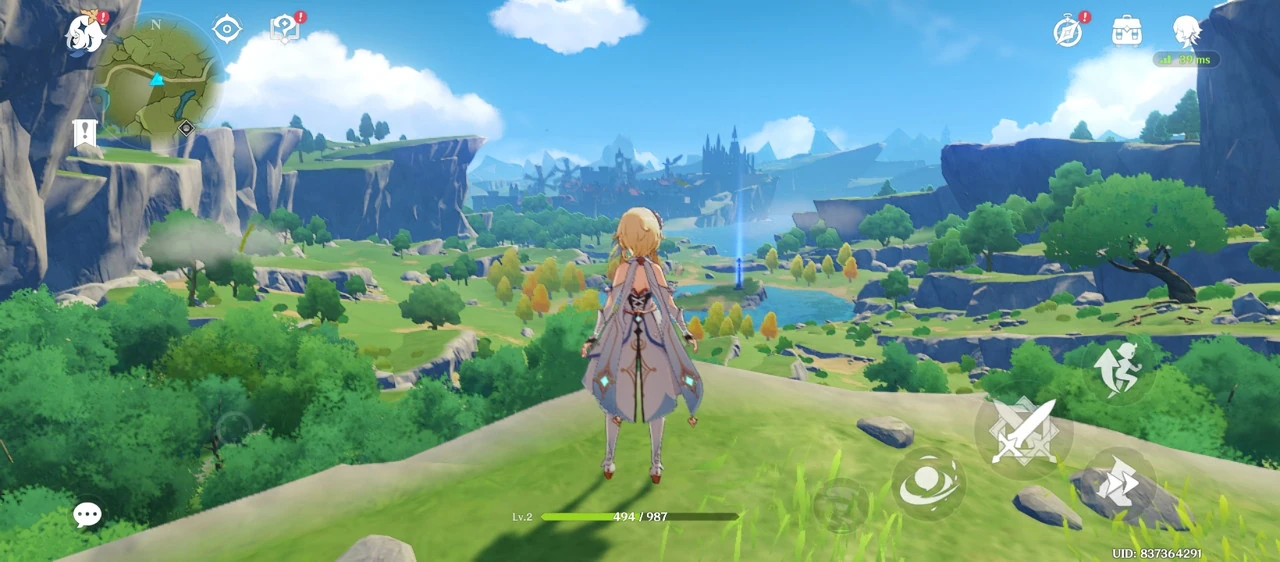
Task: Open the Paimon main menu
Action: [86, 33]
